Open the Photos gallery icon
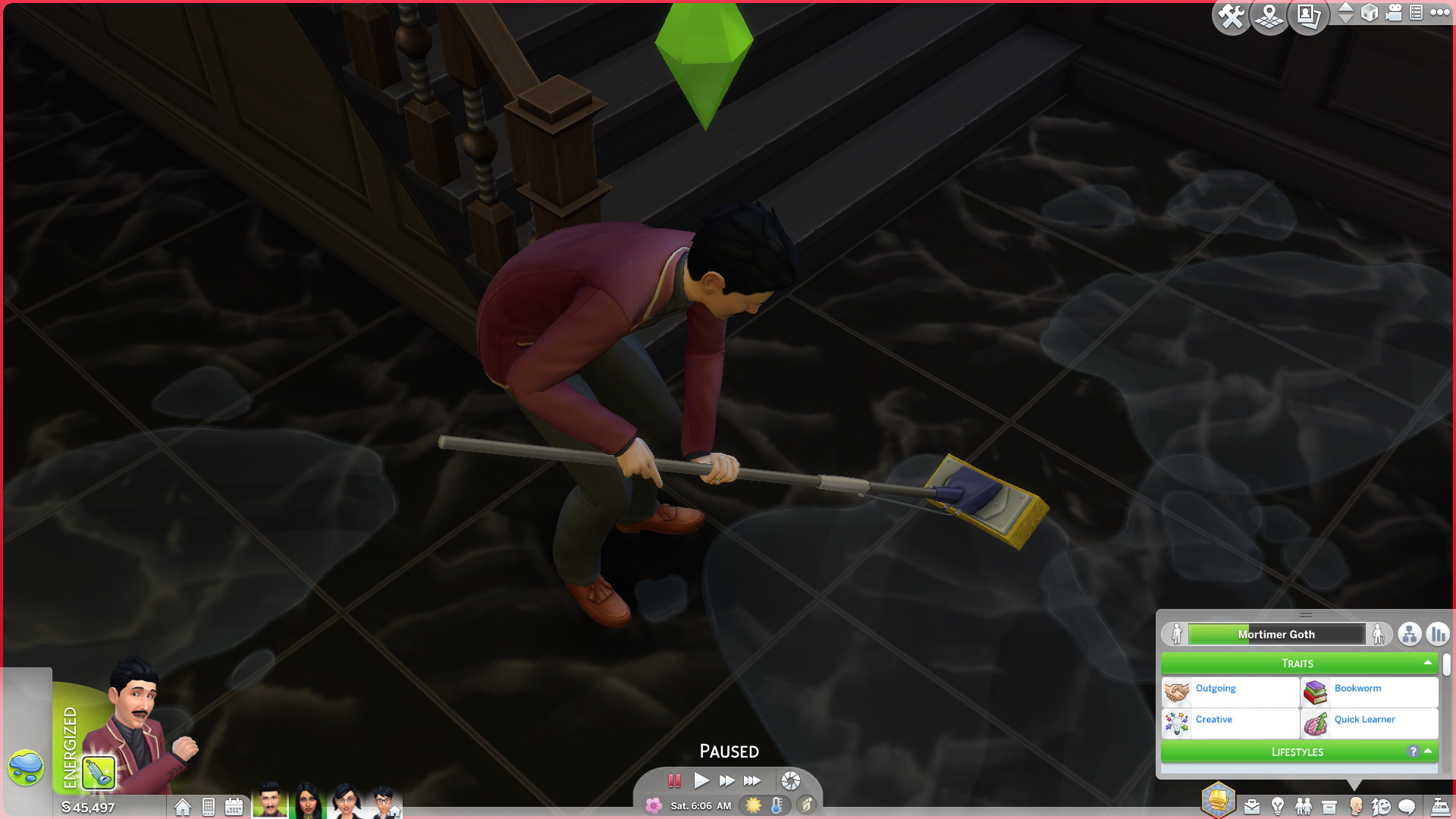The height and width of the screenshot is (819, 1456). (1309, 15)
